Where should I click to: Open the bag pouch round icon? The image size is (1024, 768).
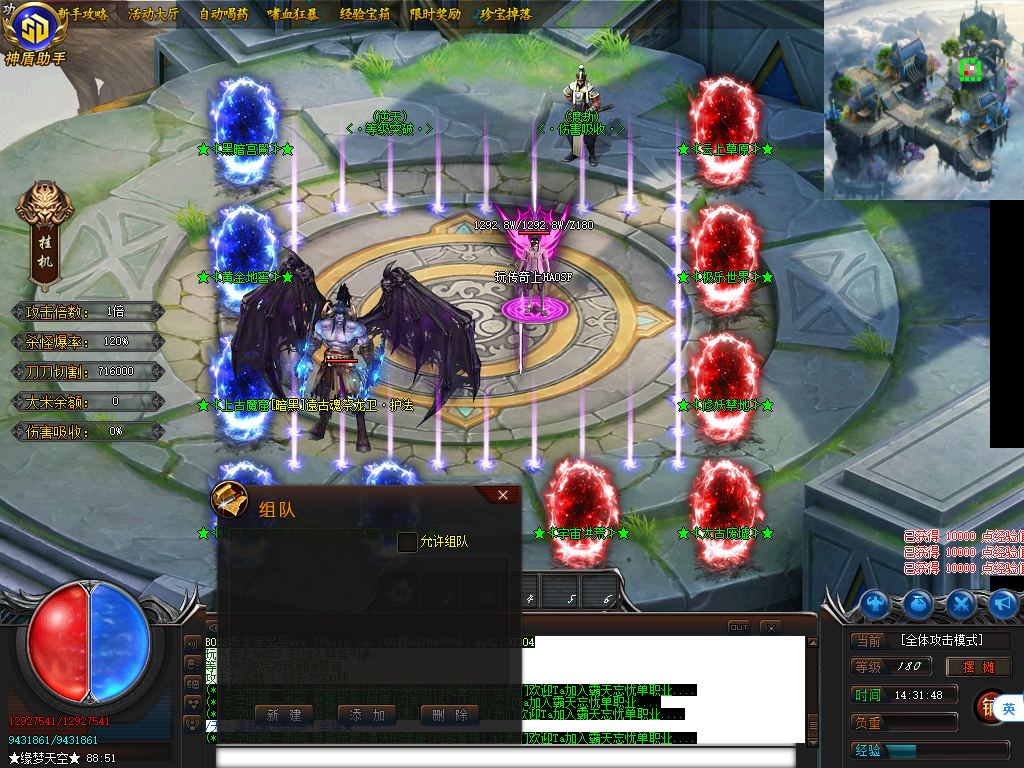(x=919, y=603)
